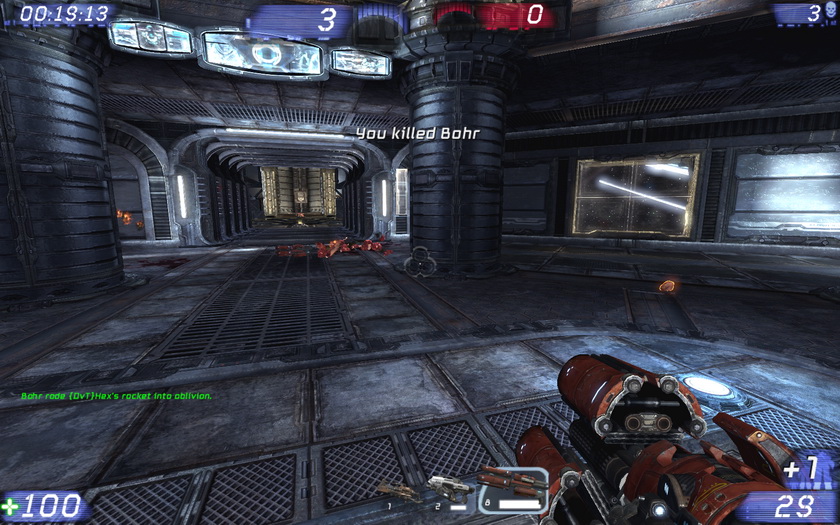The height and width of the screenshot is (525, 840).
Task: Select the Impact Hammer weapon slot
Action: [398, 491]
